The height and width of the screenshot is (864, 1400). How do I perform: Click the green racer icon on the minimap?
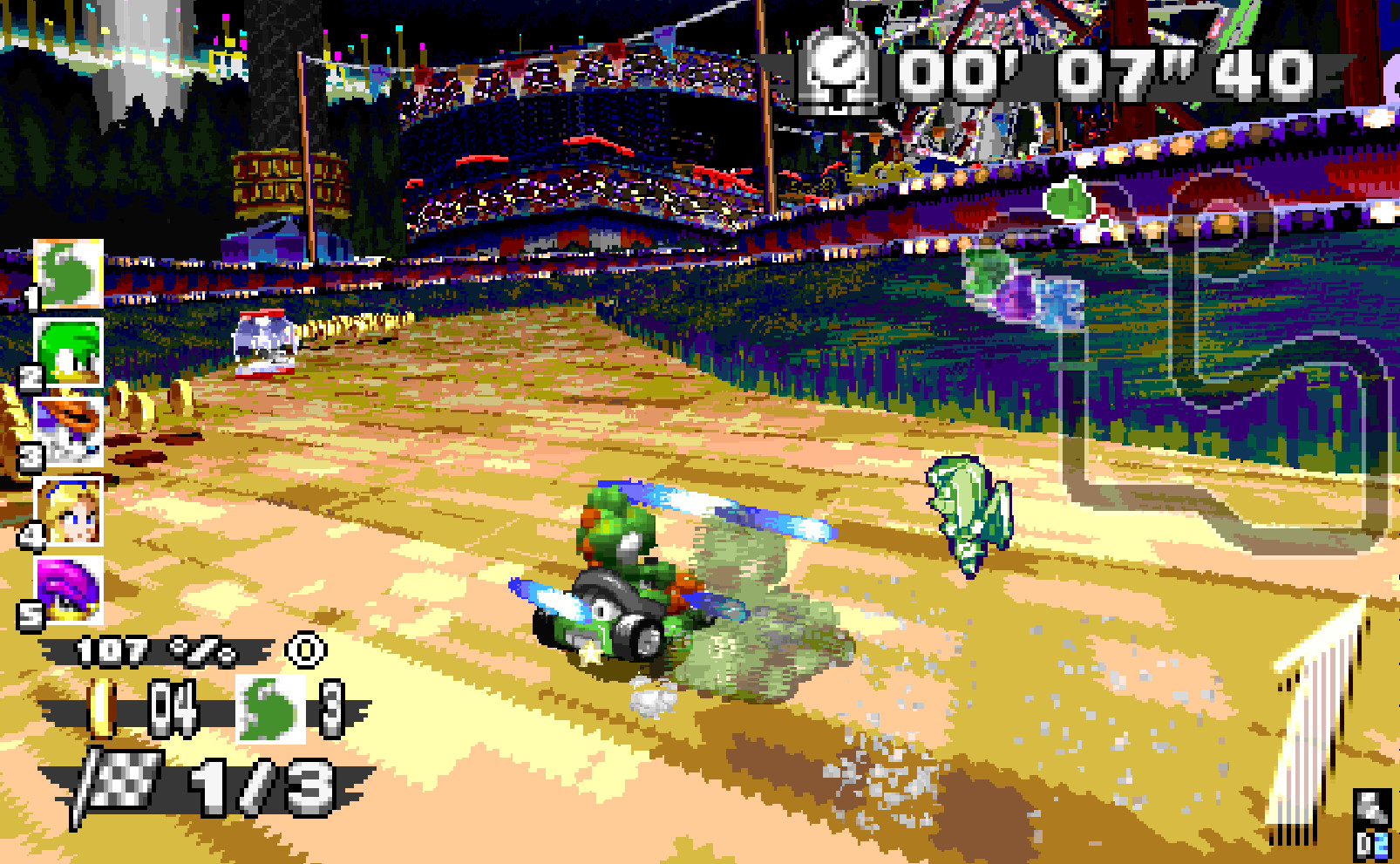pos(1070,199)
